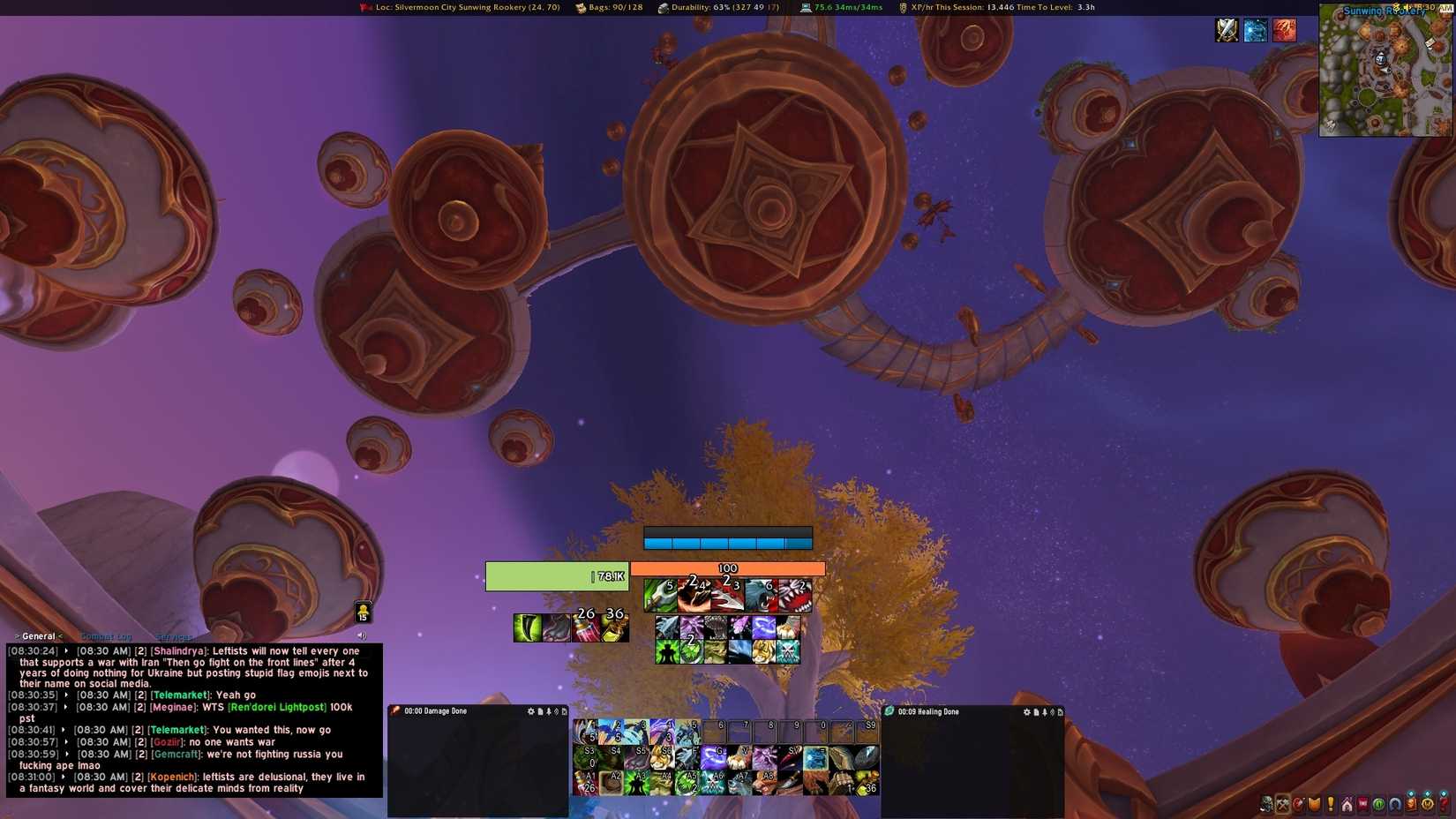Open the Quest Log via the exclamation icon
This screenshot has width=1456, height=819.
coord(1331,805)
